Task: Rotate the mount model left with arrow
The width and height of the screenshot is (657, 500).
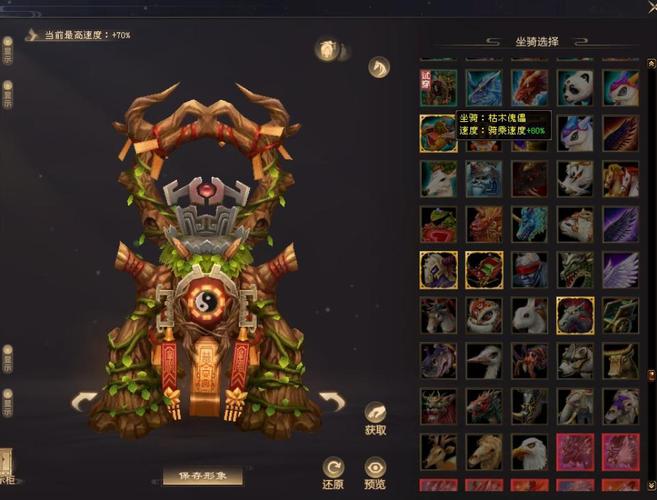Action: tap(84, 402)
